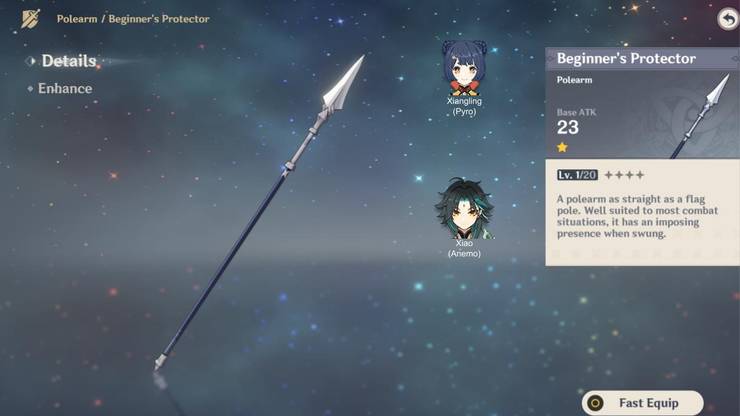Select Xiangling's character portrait
The height and width of the screenshot is (416, 740).
pyautogui.click(x=462, y=68)
